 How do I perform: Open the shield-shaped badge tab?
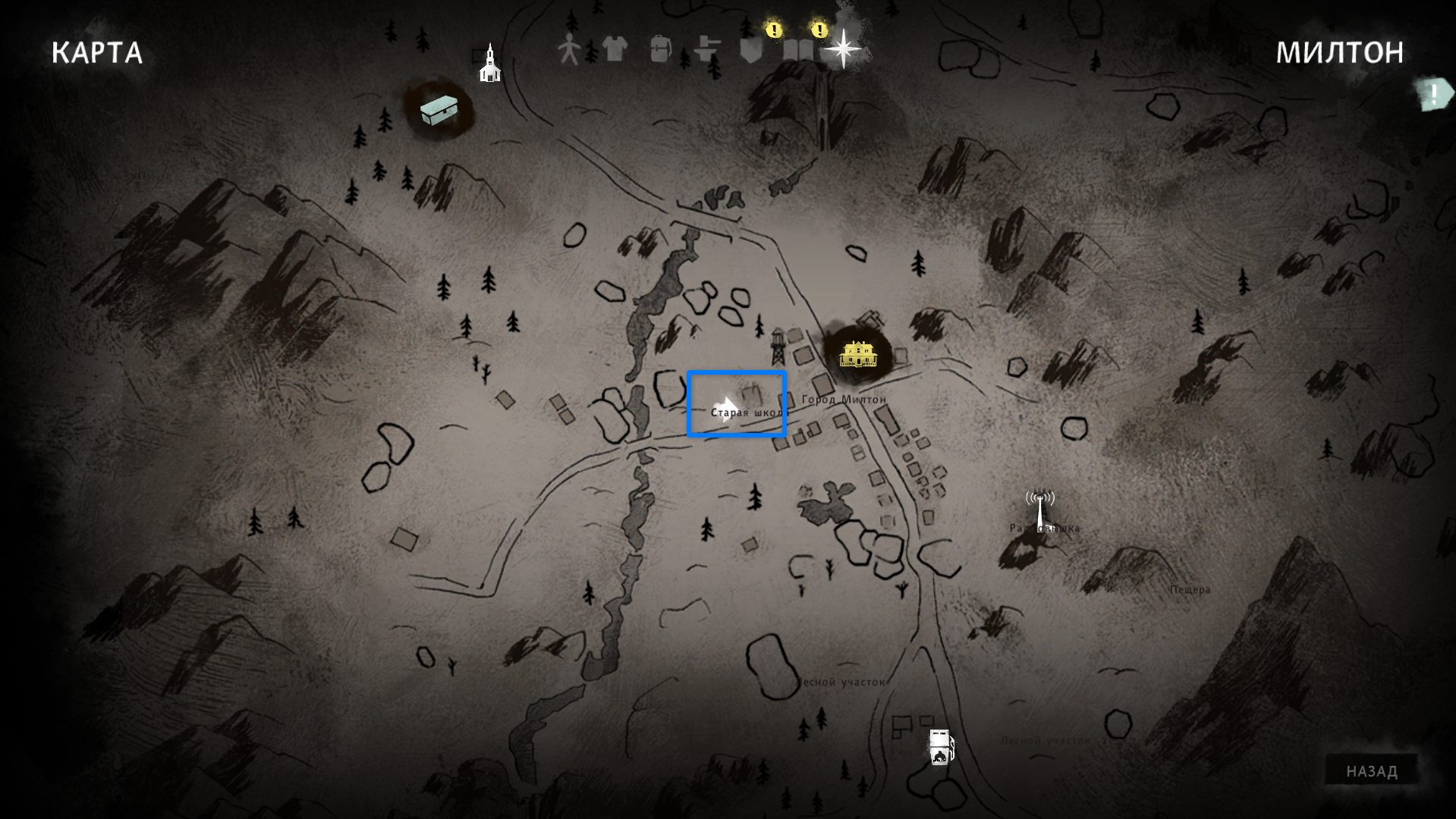(x=751, y=51)
